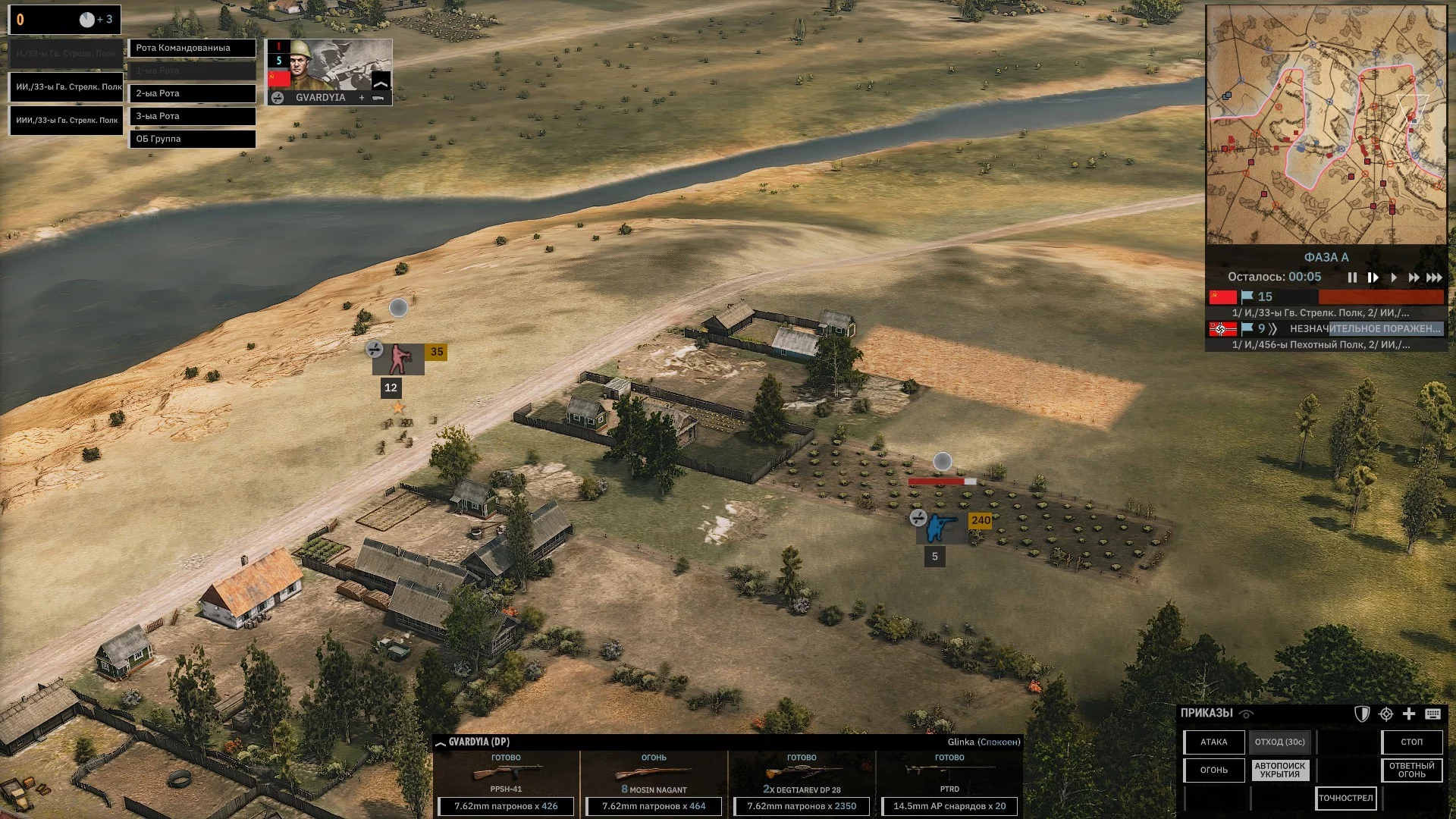This screenshot has height=819, width=1456.
Task: Pause the game with the pause icon
Action: click(1352, 278)
